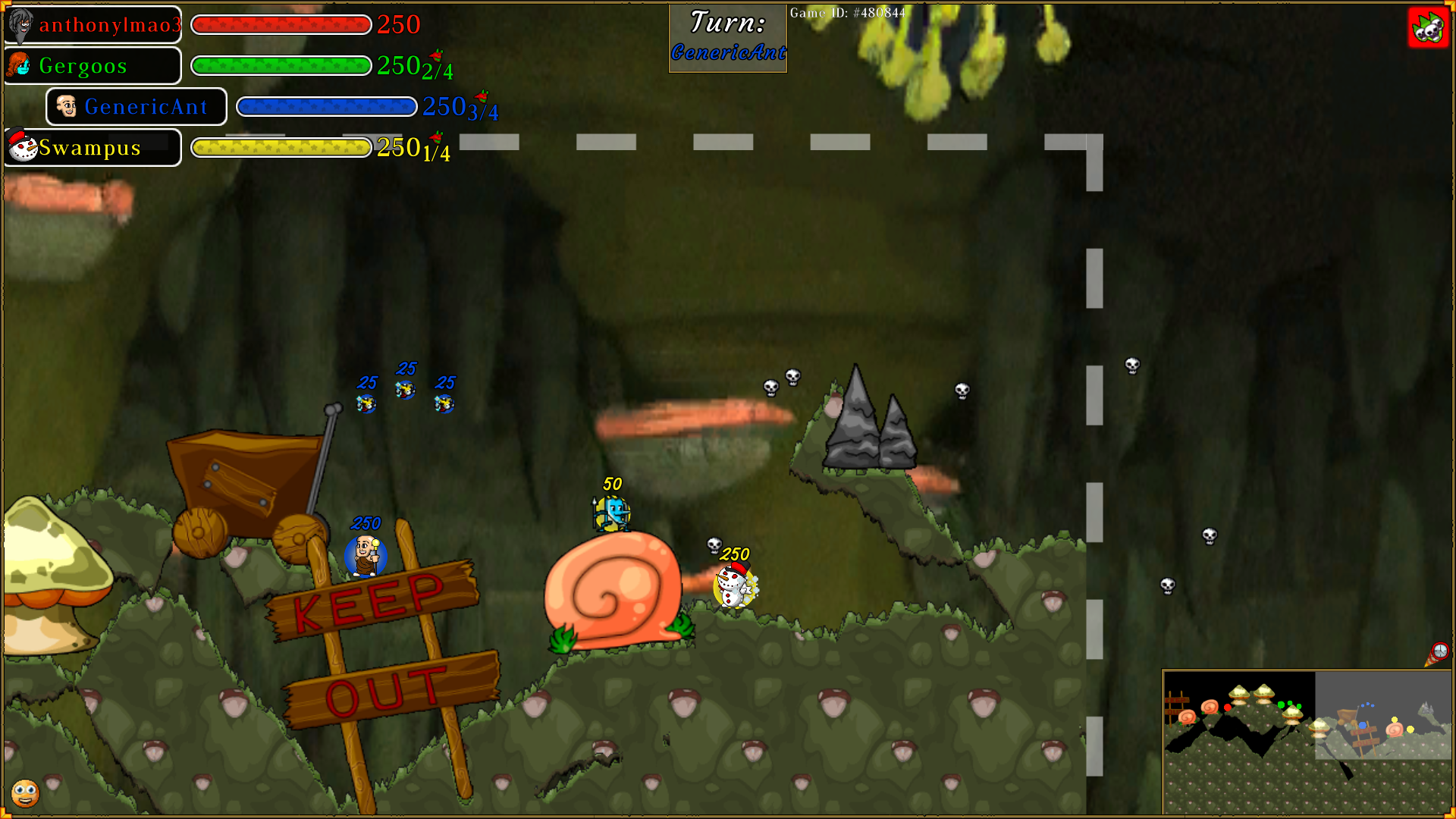
Task: Select the snowman unit labeled 250 on the battlefield
Action: [x=733, y=588]
